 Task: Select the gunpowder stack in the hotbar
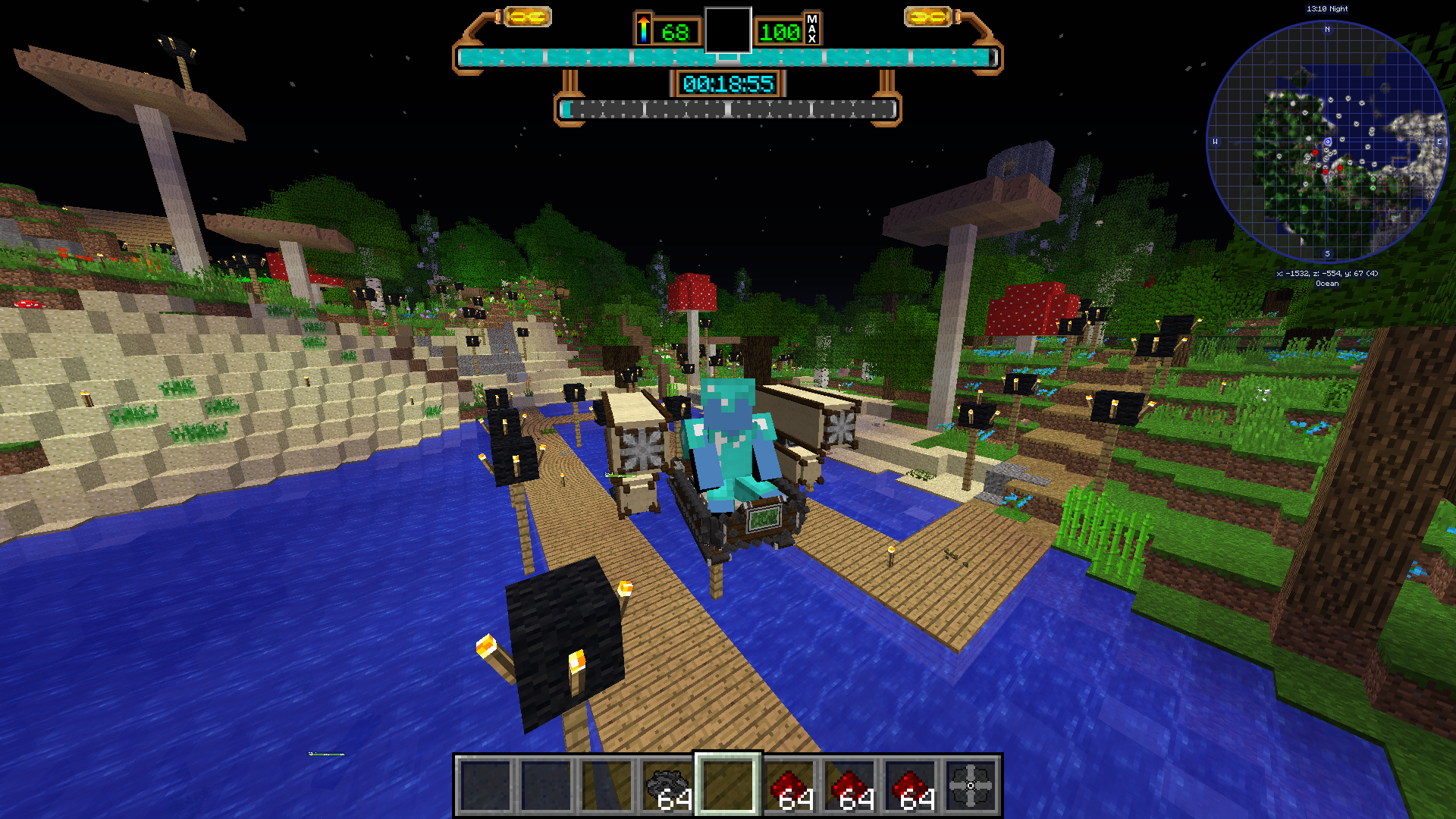point(665,783)
